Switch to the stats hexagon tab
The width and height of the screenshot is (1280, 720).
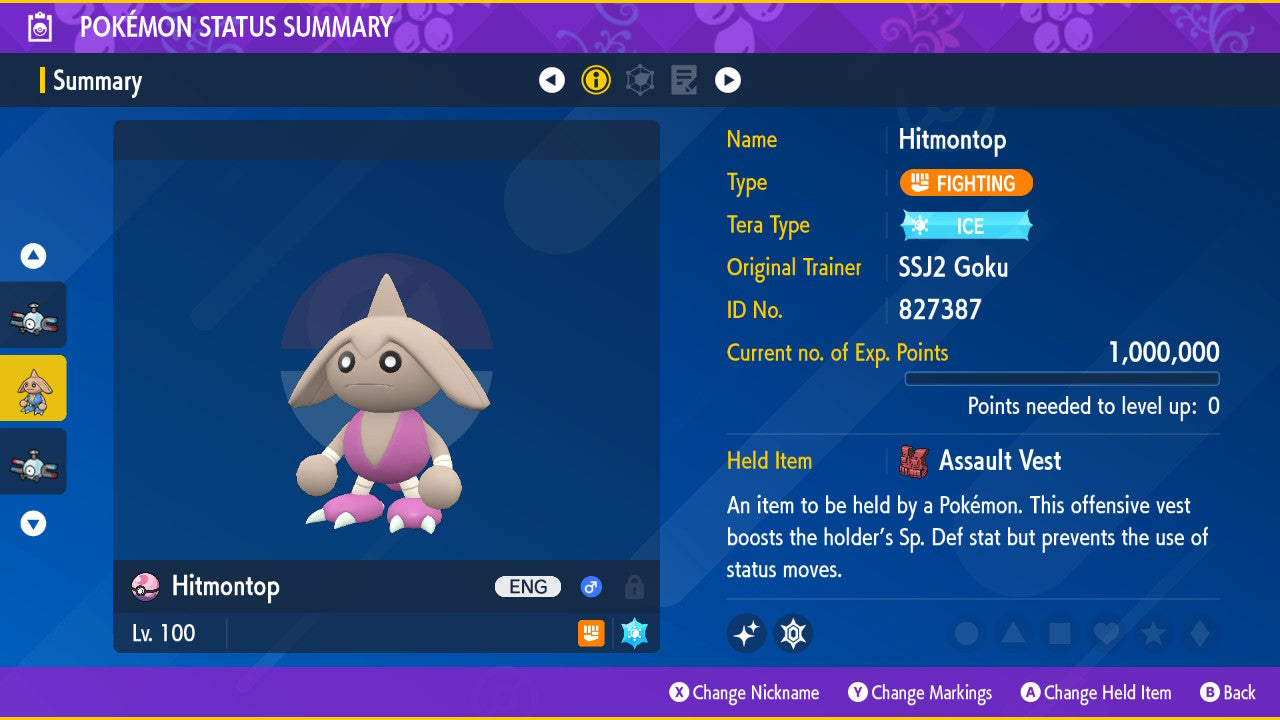[x=640, y=80]
